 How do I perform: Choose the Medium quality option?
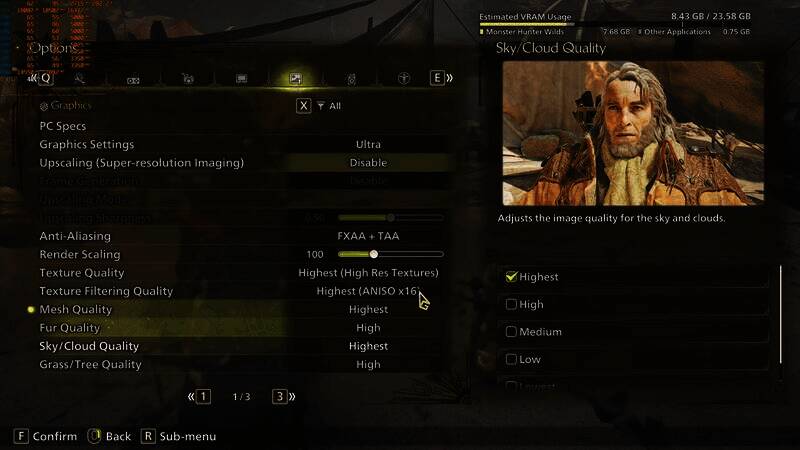pos(512,332)
